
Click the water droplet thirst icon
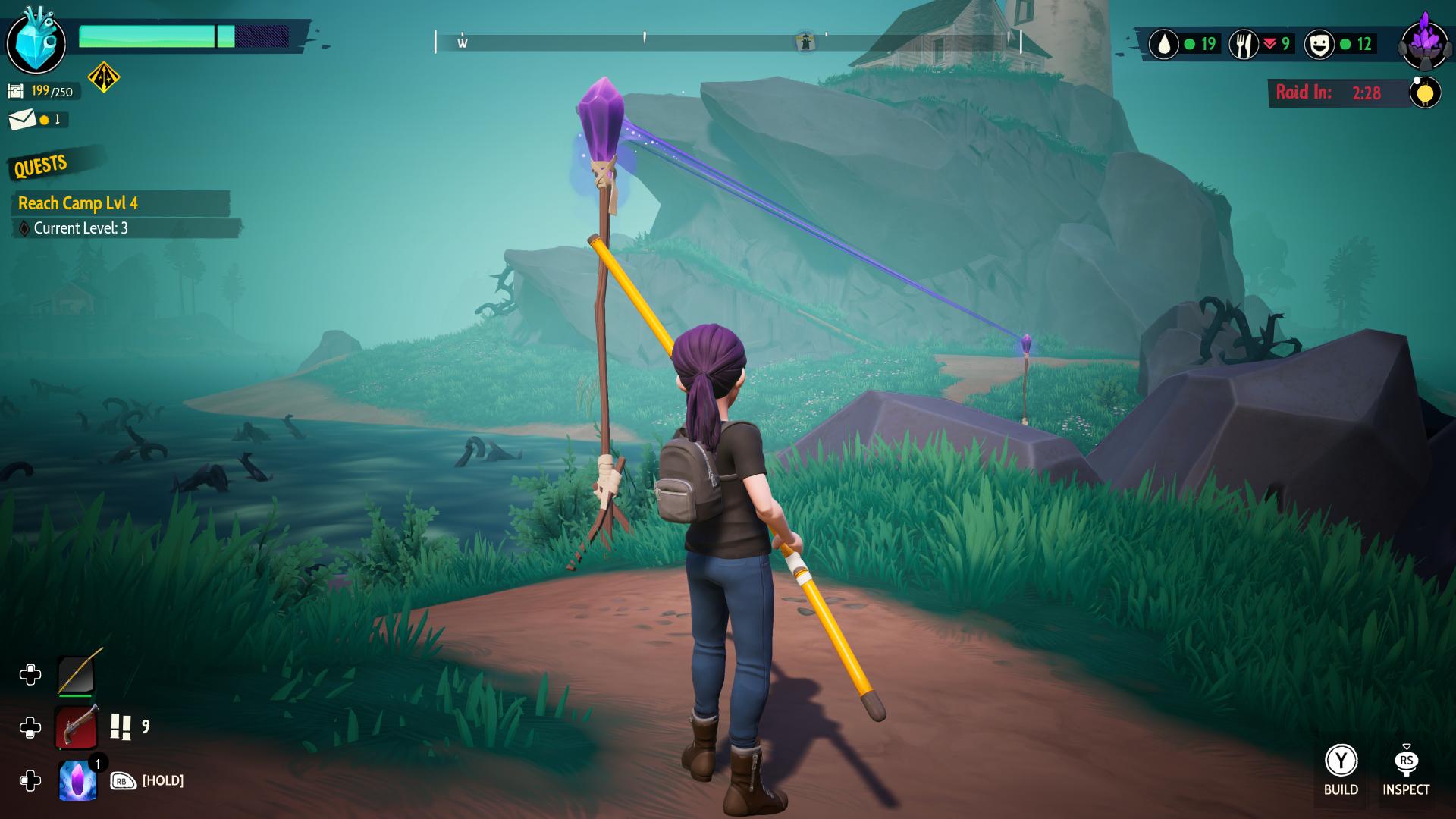click(1163, 45)
